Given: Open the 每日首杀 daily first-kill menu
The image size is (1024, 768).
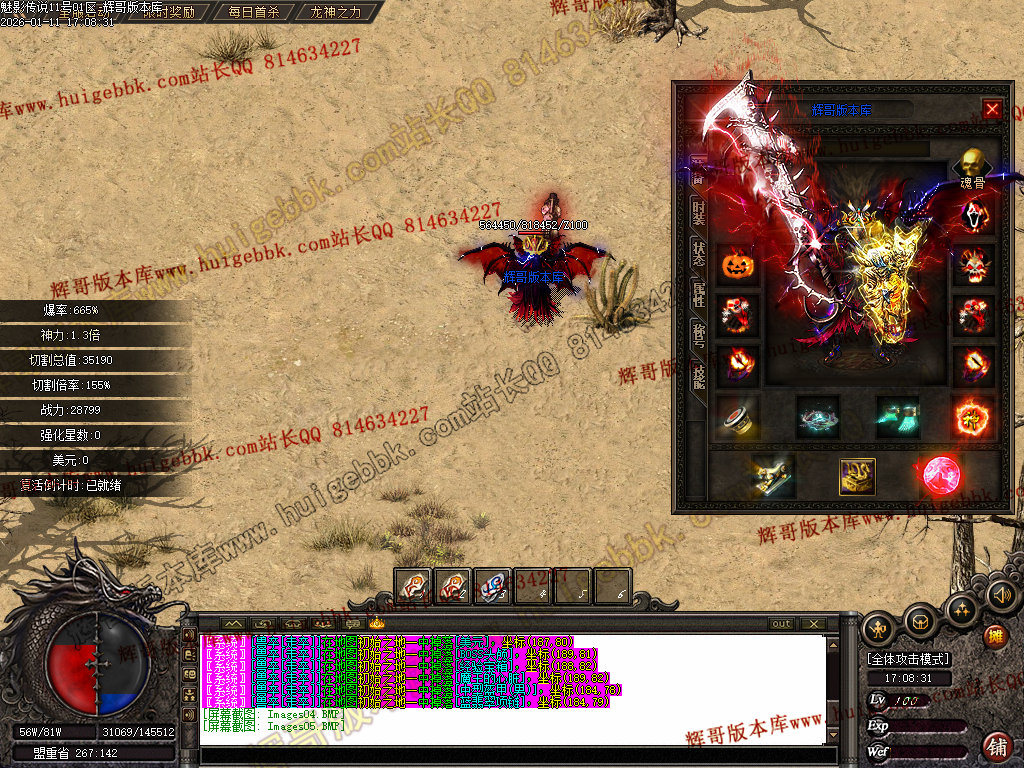Looking at the screenshot, I should click(254, 13).
